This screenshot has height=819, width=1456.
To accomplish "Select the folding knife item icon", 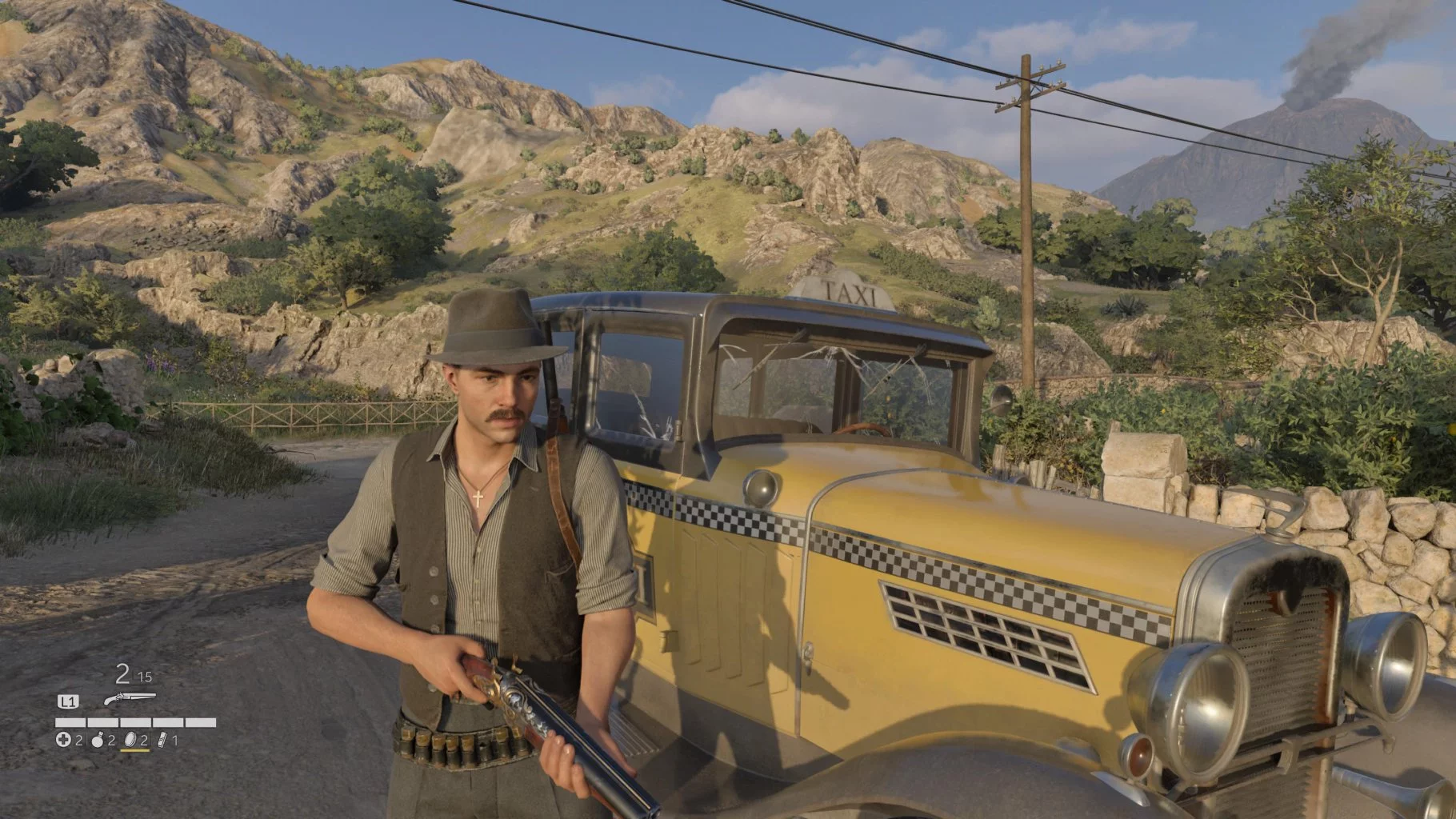I will tap(162, 741).
